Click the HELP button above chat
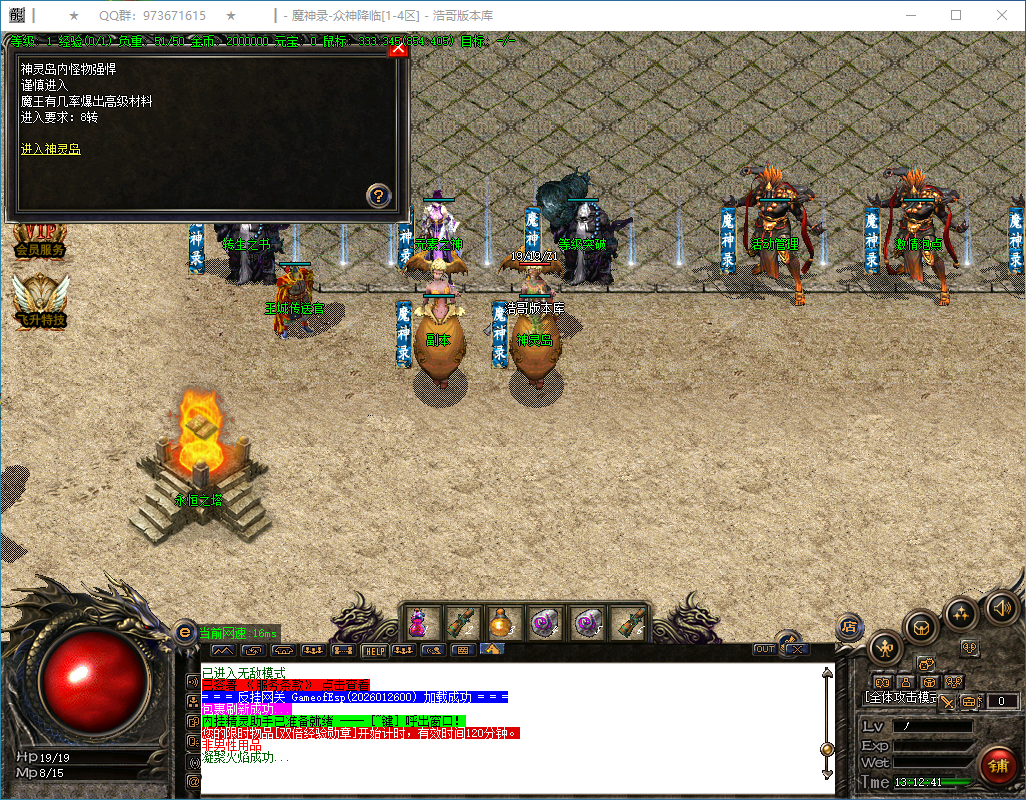This screenshot has height=800, width=1026. 374,650
